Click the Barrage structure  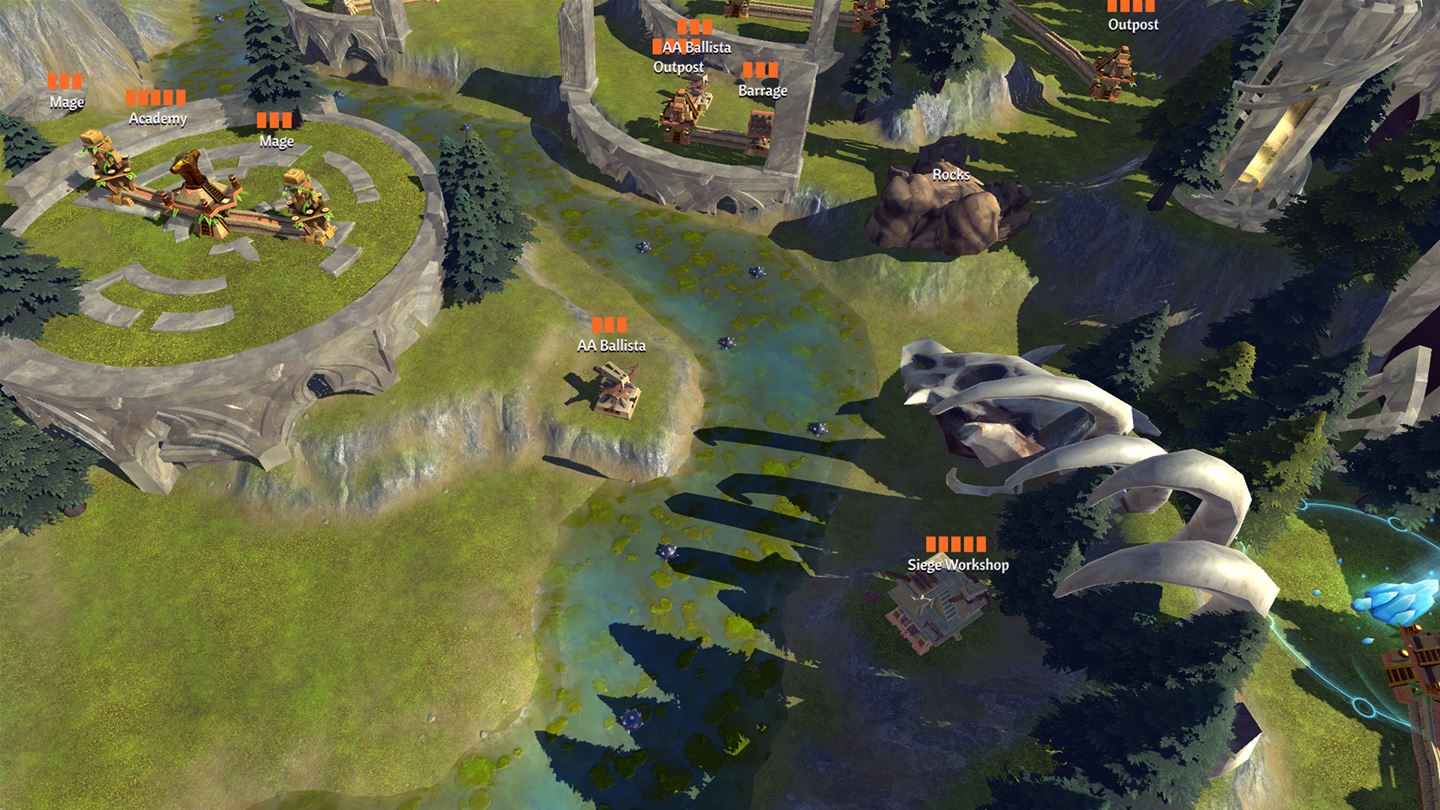[x=760, y=125]
